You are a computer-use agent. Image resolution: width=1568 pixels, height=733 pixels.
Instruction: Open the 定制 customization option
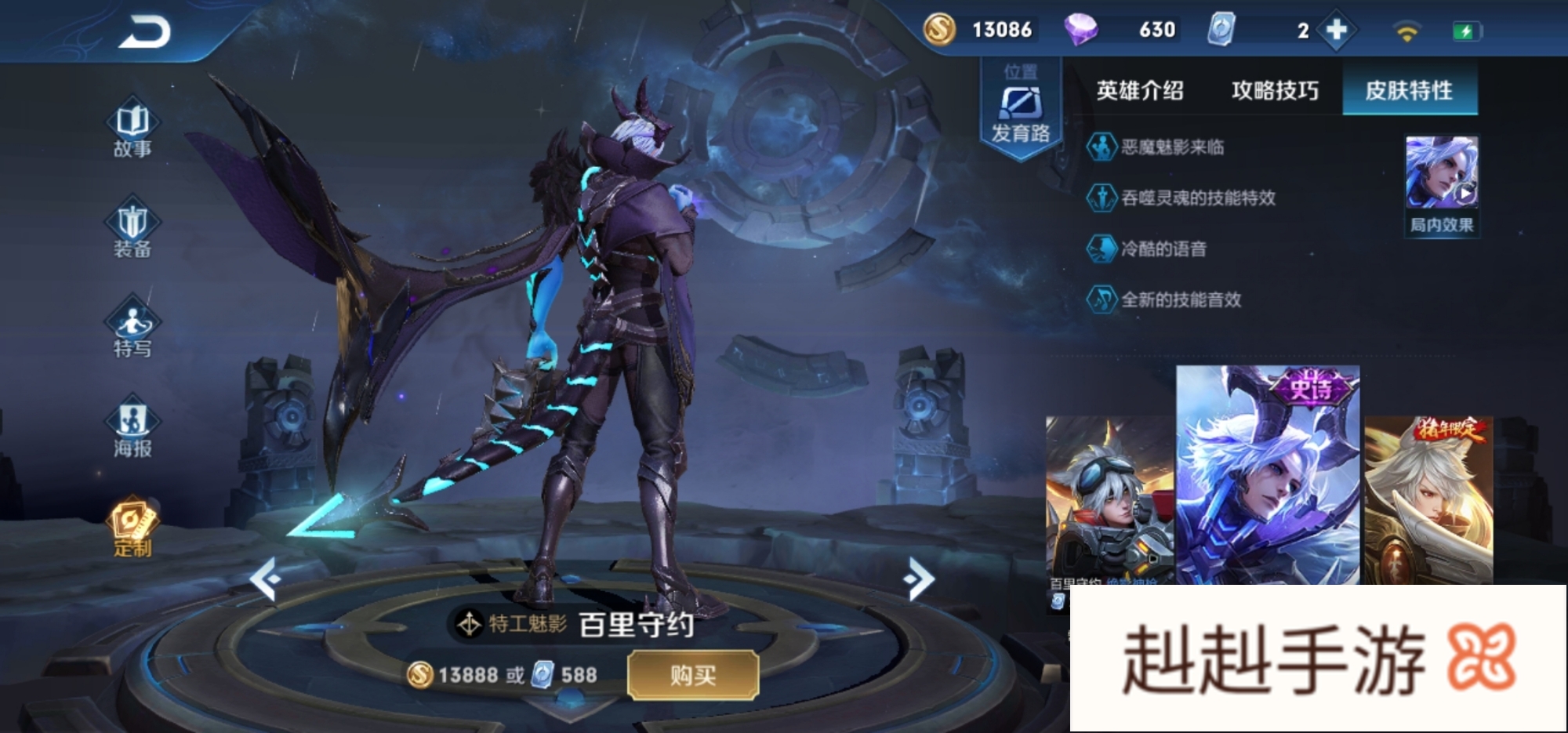point(132,527)
